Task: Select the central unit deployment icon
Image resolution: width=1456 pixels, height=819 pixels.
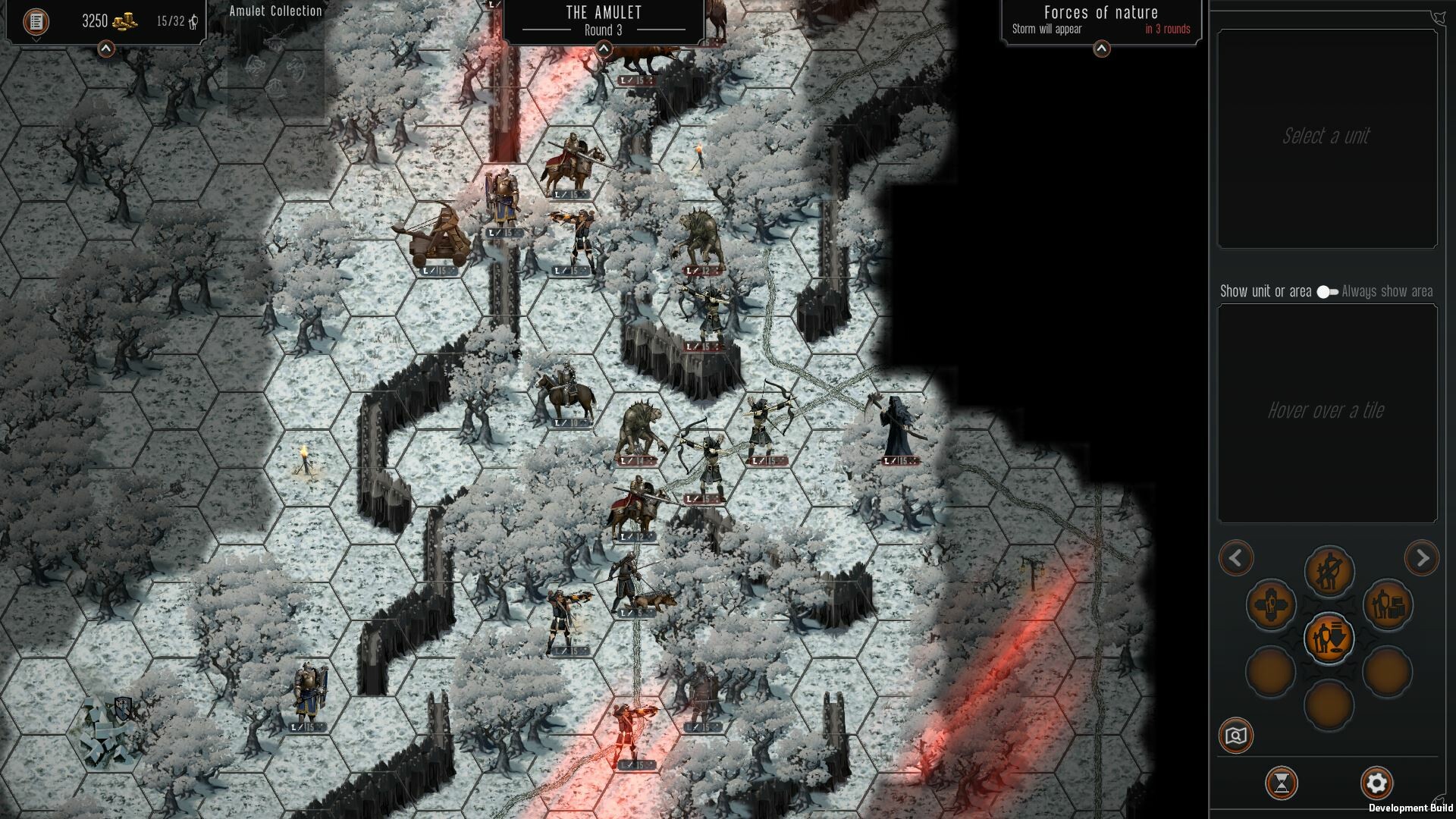Action: 1329,639
